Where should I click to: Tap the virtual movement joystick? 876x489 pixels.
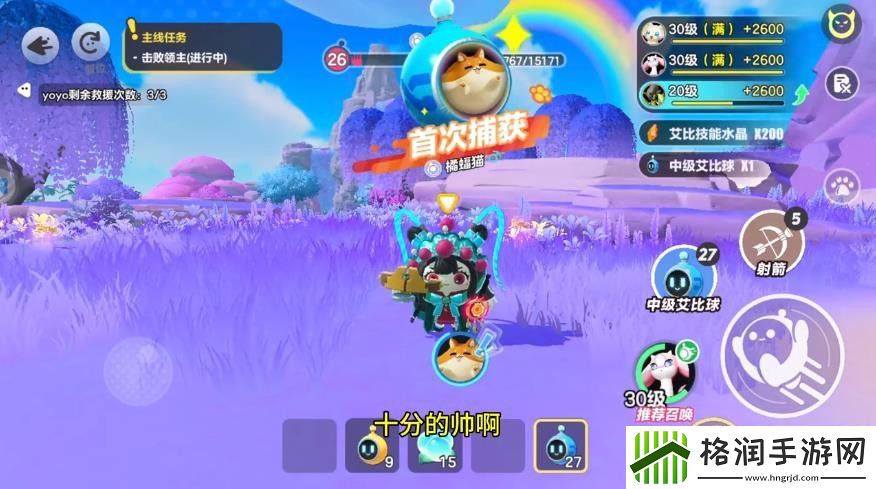[x=139, y=370]
